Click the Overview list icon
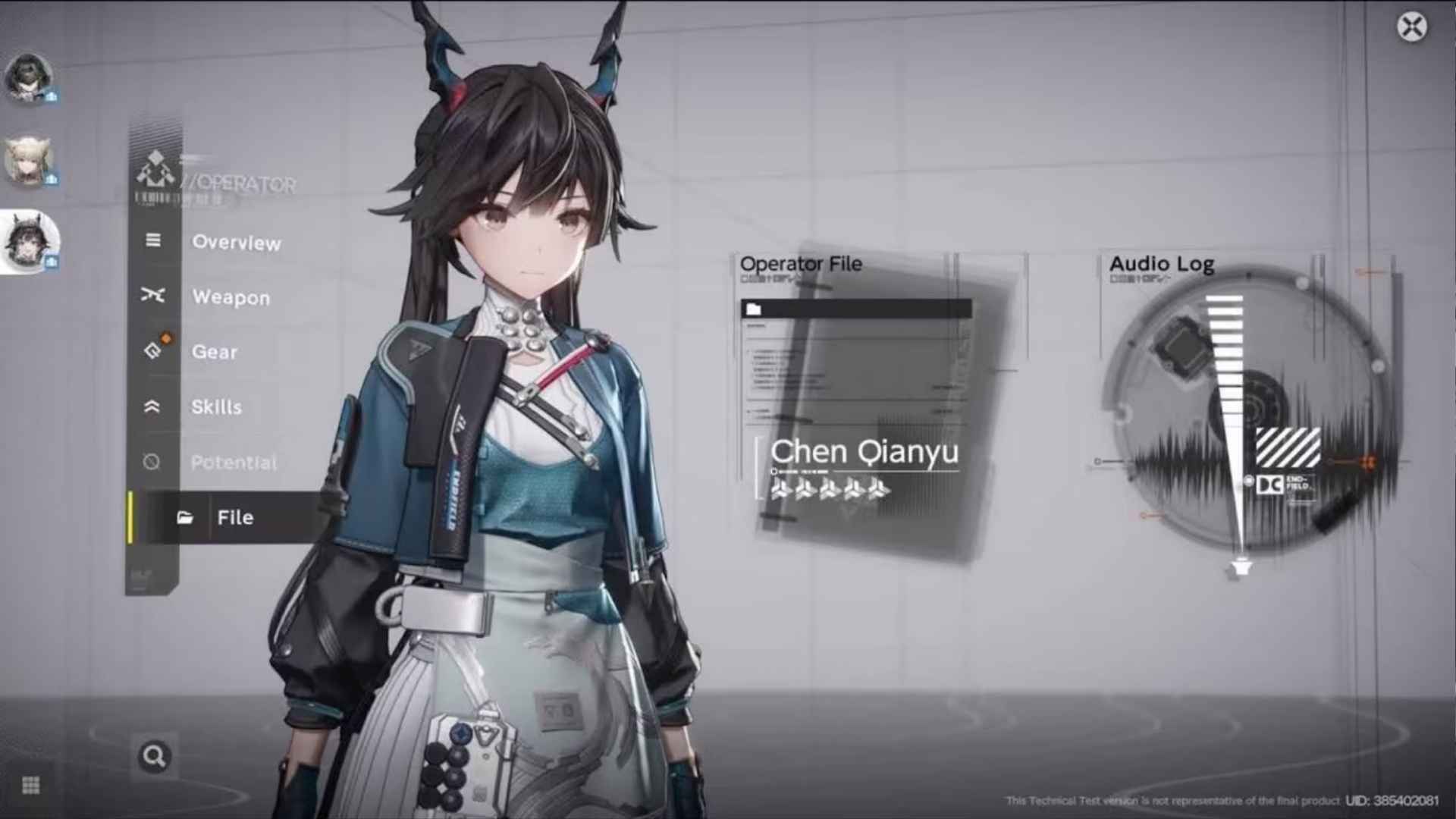 154,241
